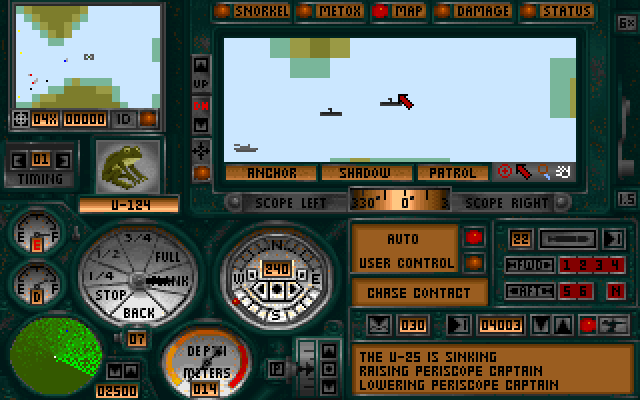Activate the Metox radar detector

333,11
